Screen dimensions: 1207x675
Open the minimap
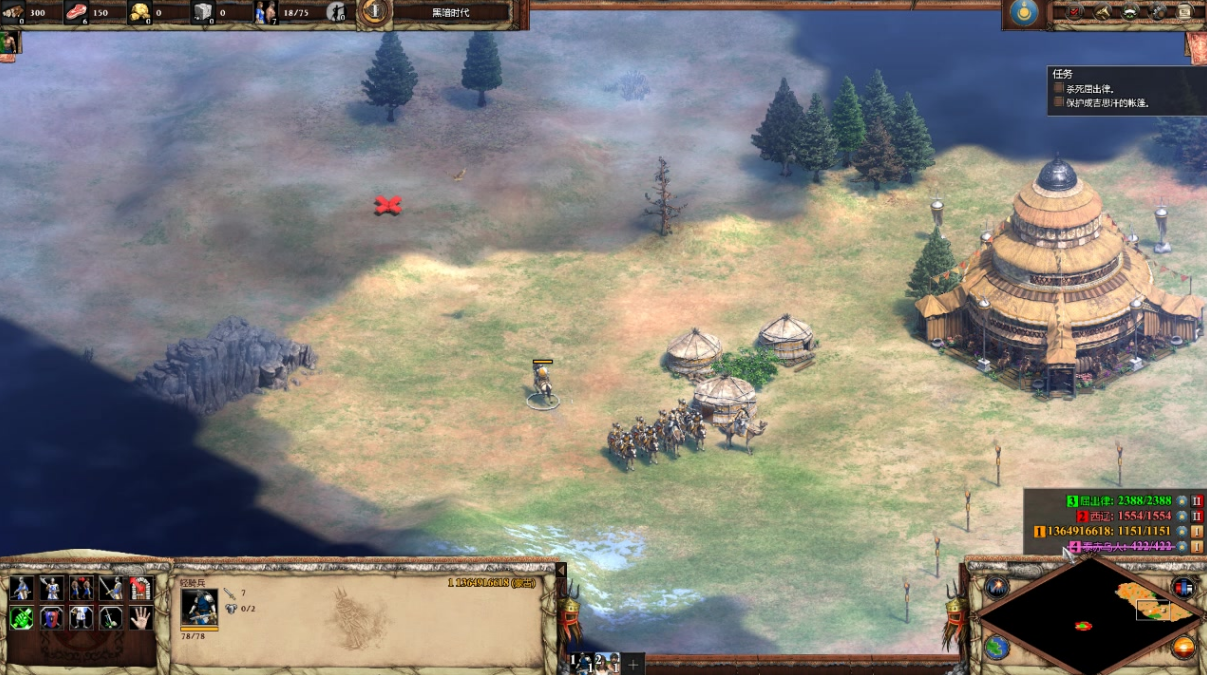[x=1083, y=615]
